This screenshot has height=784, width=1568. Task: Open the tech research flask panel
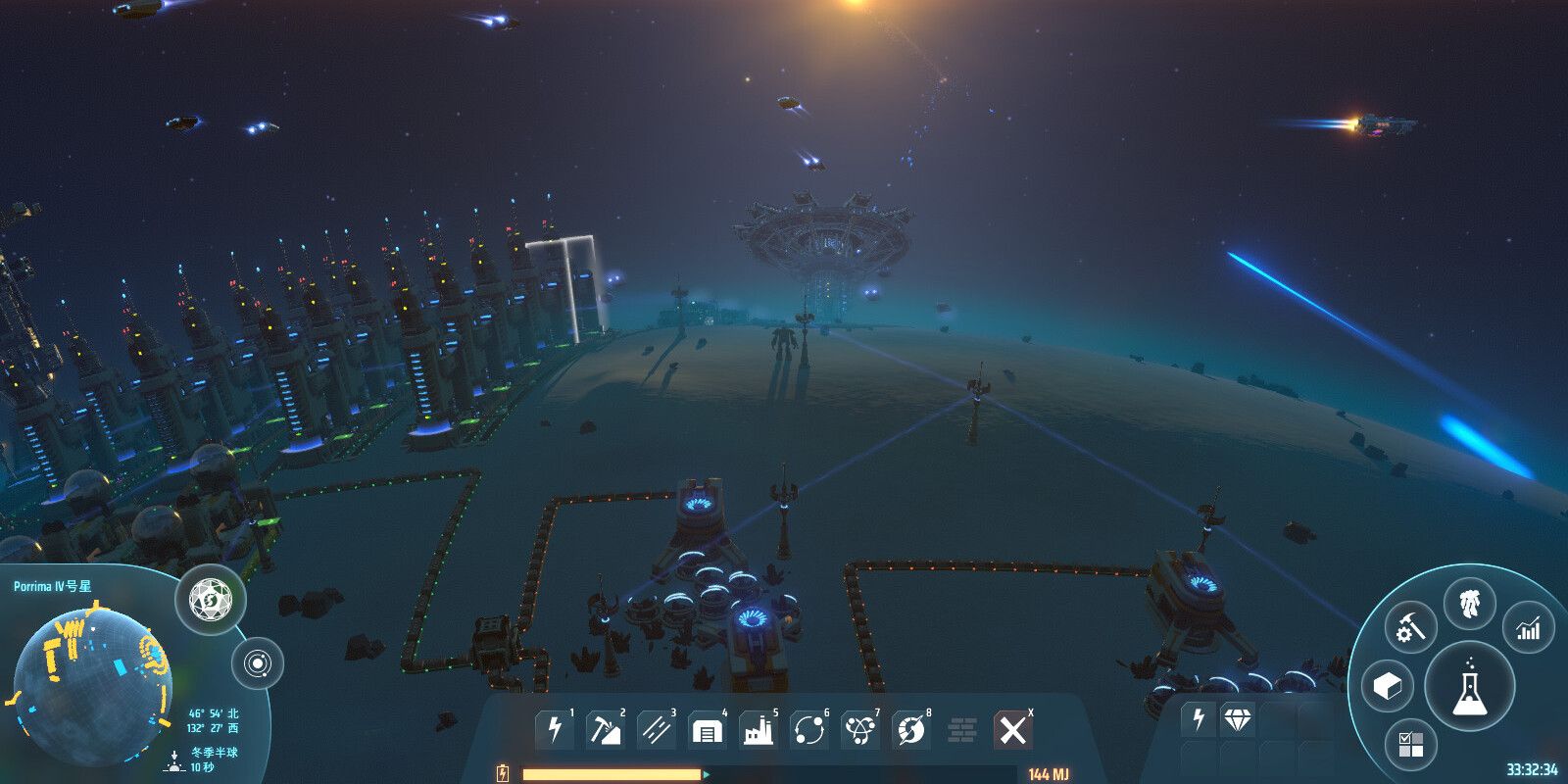pos(1469,684)
